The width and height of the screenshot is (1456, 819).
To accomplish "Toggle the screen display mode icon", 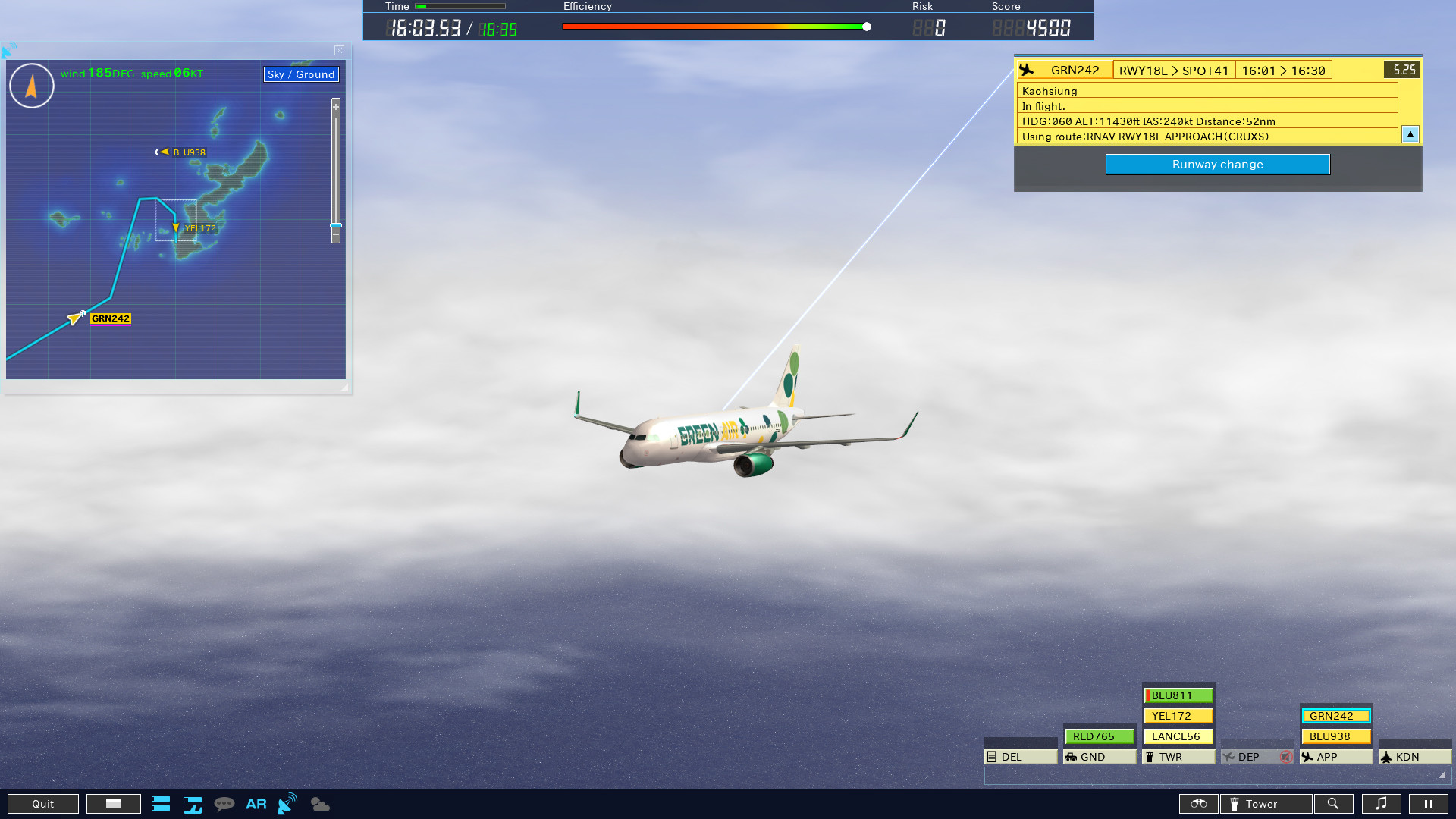I will (x=113, y=804).
